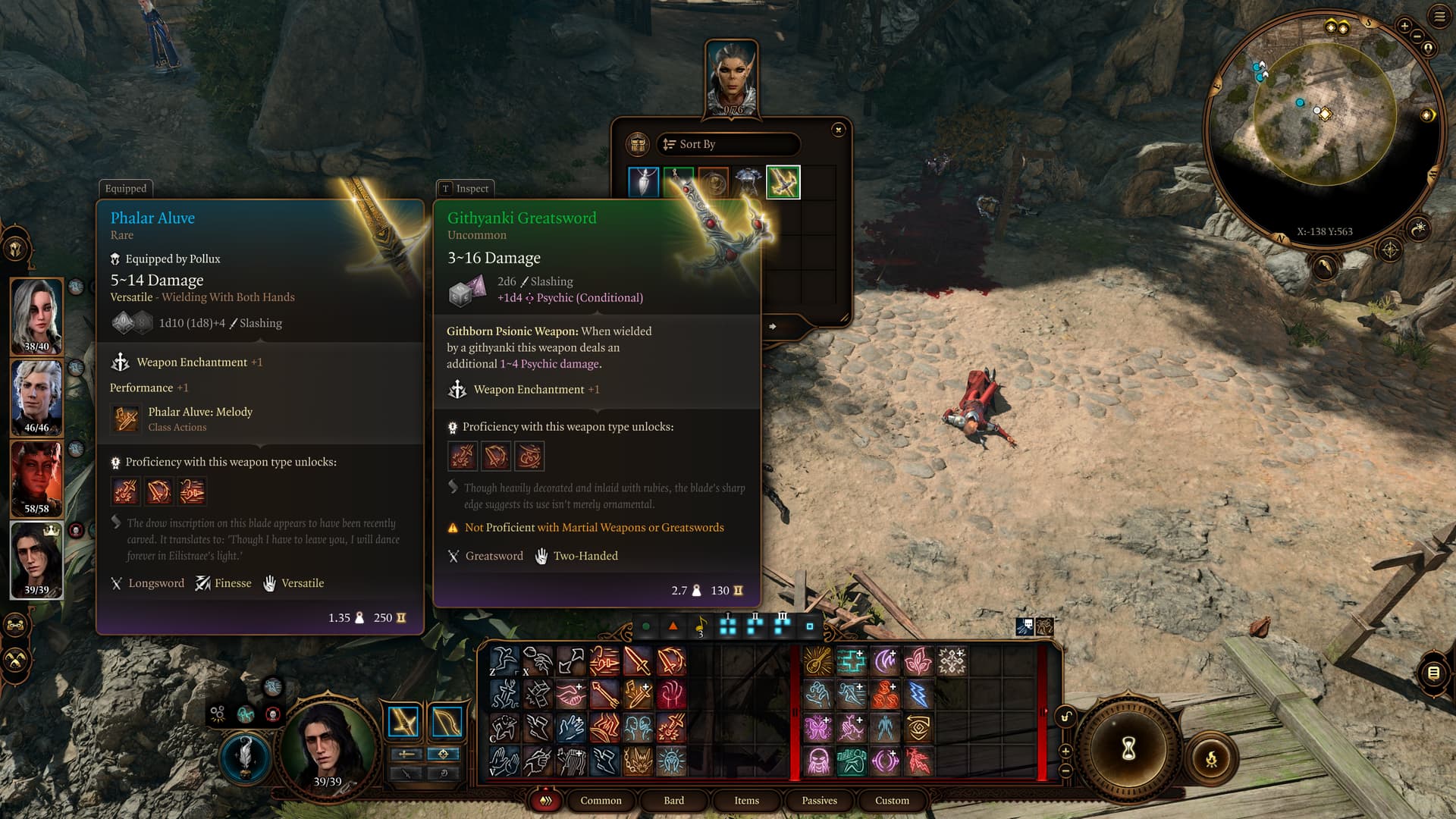
Task: Take all items with the chest button
Action: pos(638,144)
